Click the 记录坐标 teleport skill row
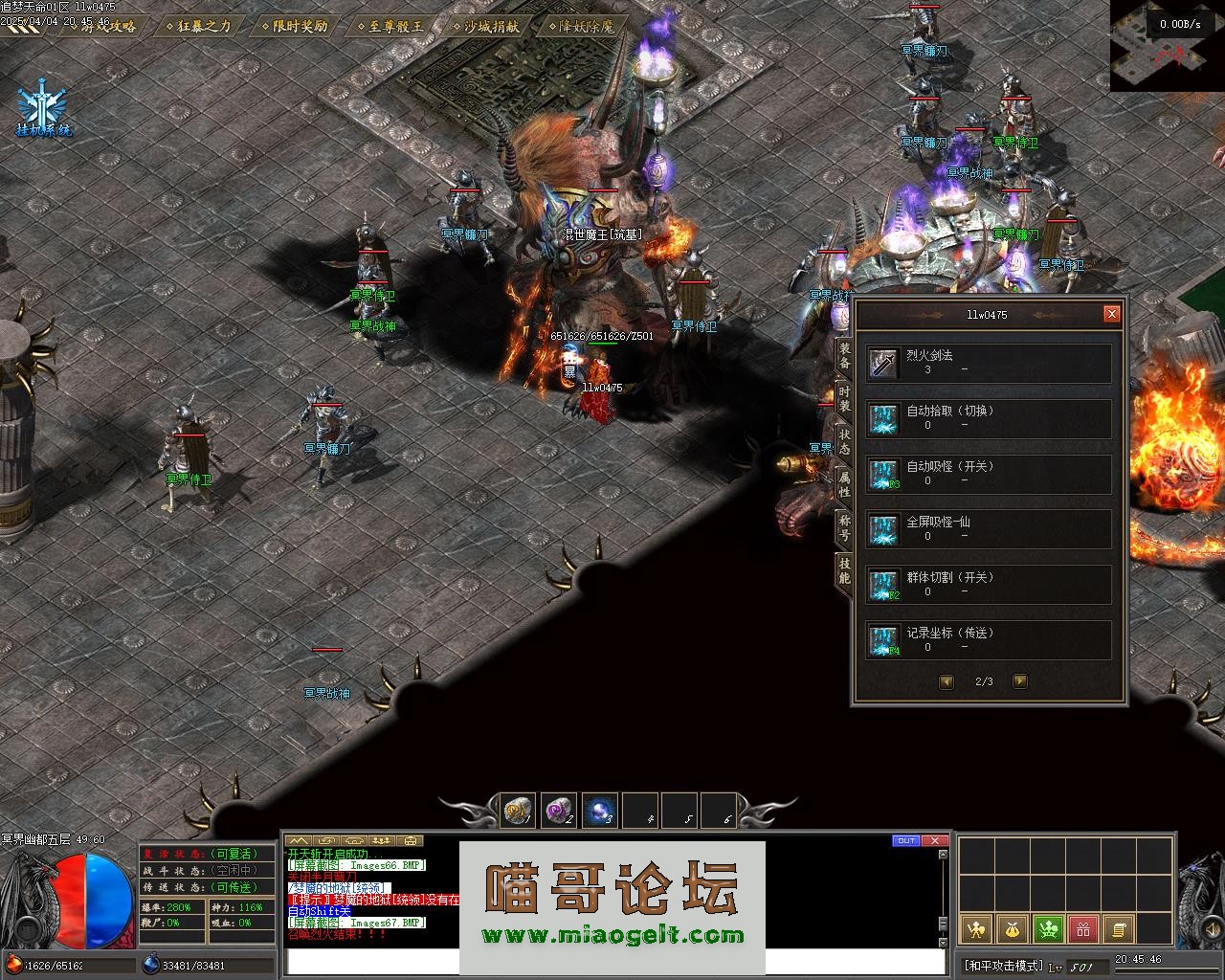 pyautogui.click(x=989, y=641)
